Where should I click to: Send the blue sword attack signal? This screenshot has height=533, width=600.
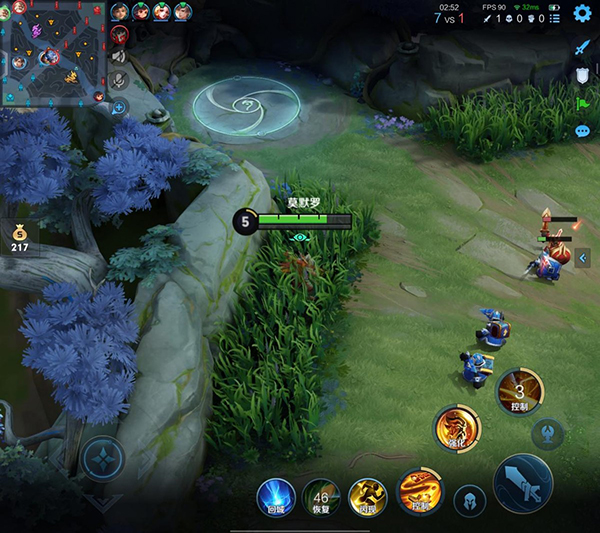pos(583,47)
